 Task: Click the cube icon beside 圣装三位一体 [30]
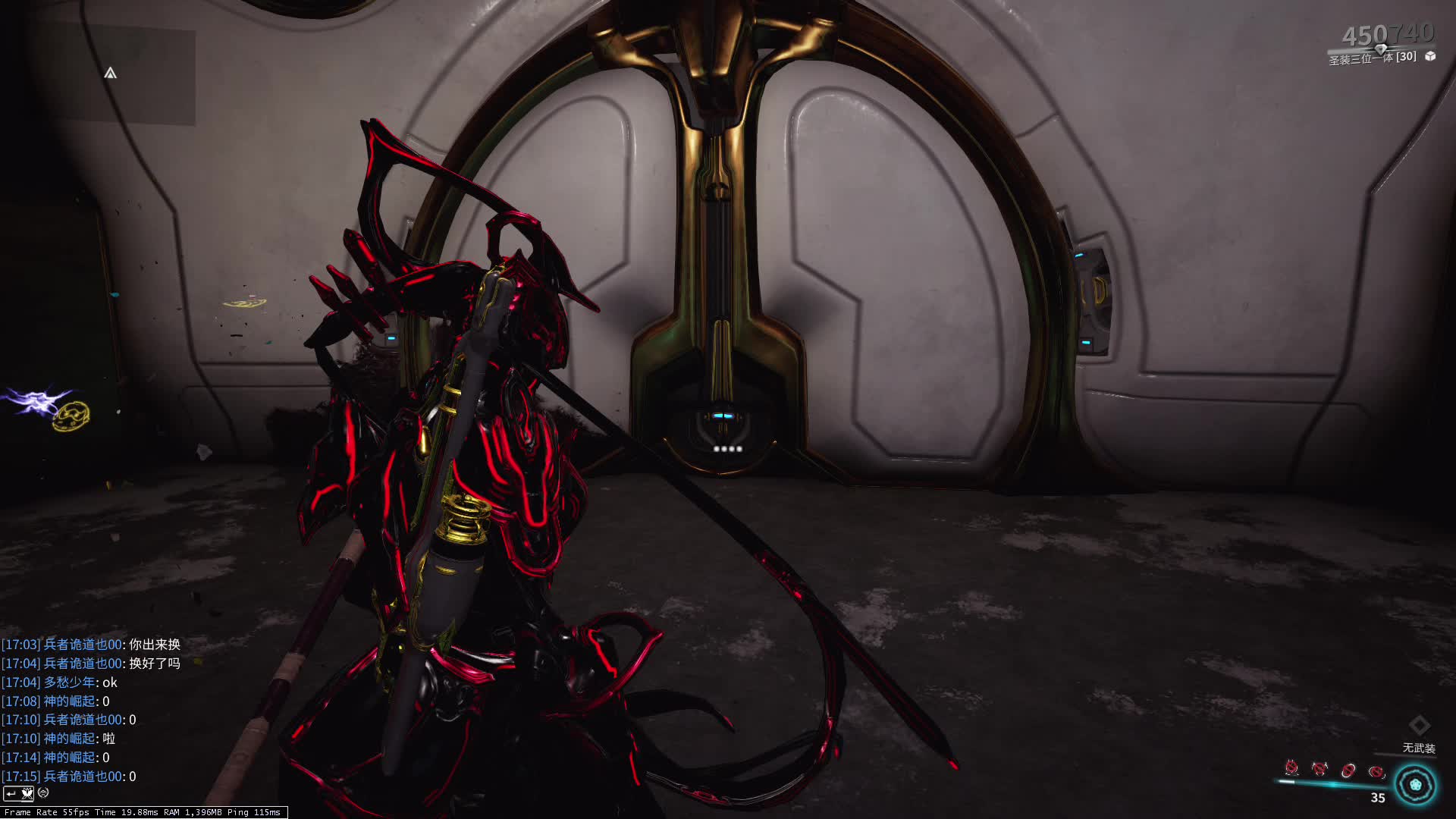(x=1430, y=56)
